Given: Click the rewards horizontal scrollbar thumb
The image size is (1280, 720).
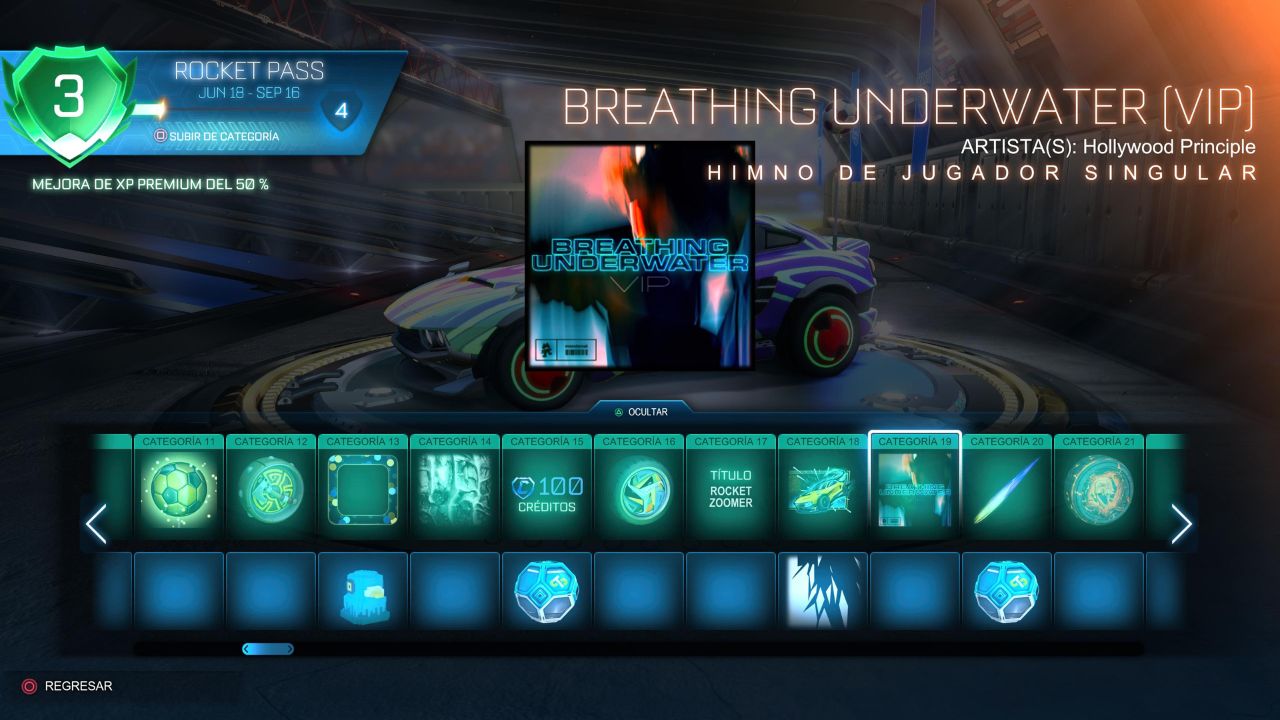Looking at the screenshot, I should [268, 649].
